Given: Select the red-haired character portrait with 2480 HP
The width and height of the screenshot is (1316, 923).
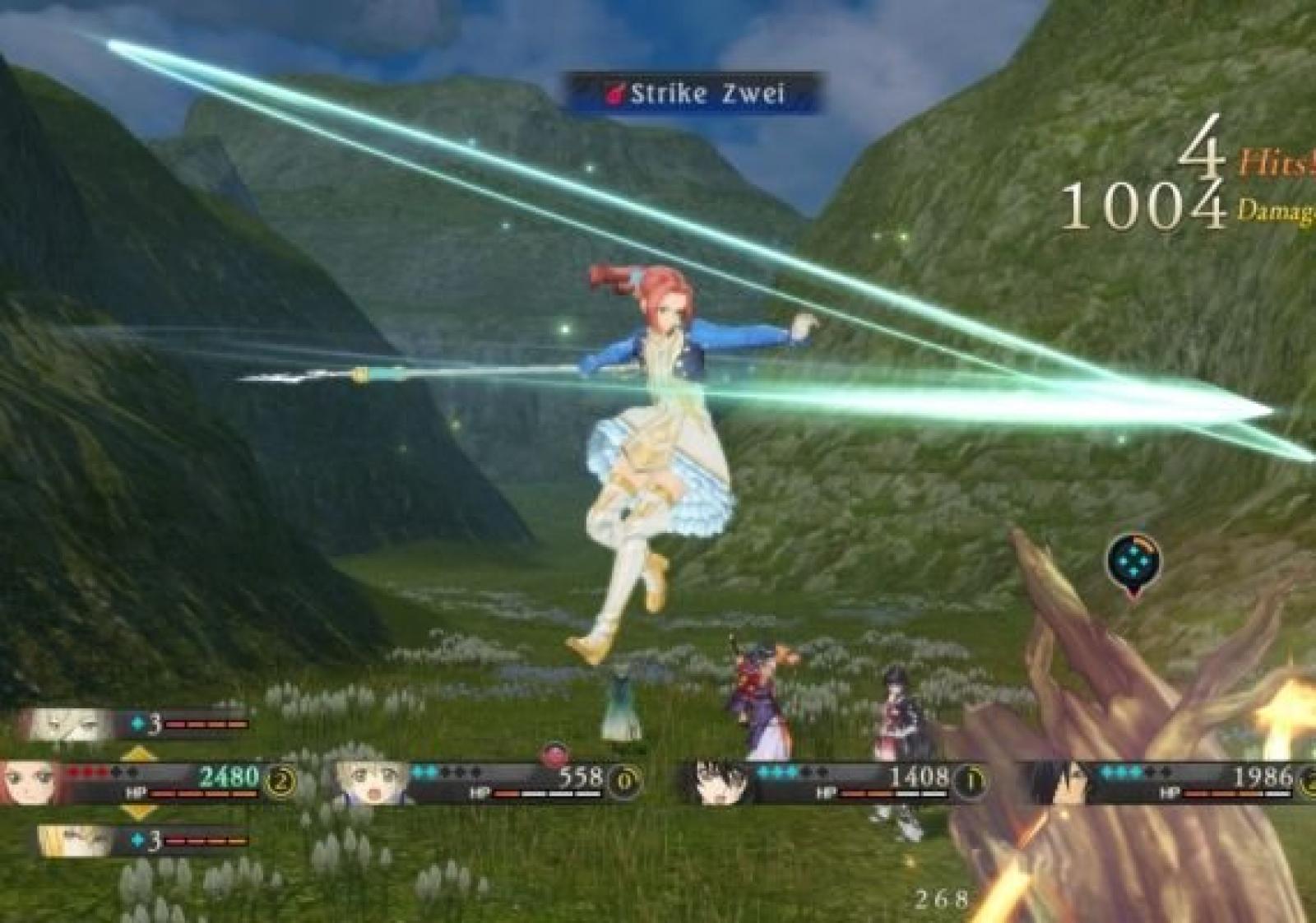Looking at the screenshot, I should (x=33, y=782).
